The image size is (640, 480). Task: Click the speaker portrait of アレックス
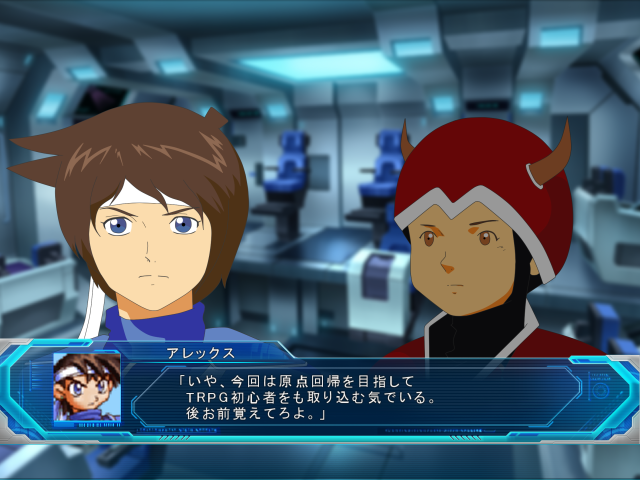click(x=86, y=387)
